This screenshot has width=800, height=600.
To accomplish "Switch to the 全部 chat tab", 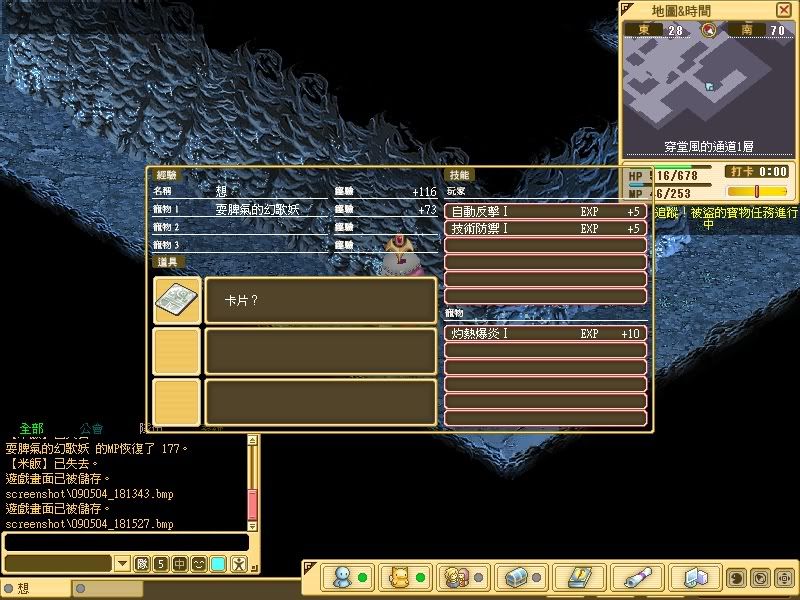I will tap(31, 427).
